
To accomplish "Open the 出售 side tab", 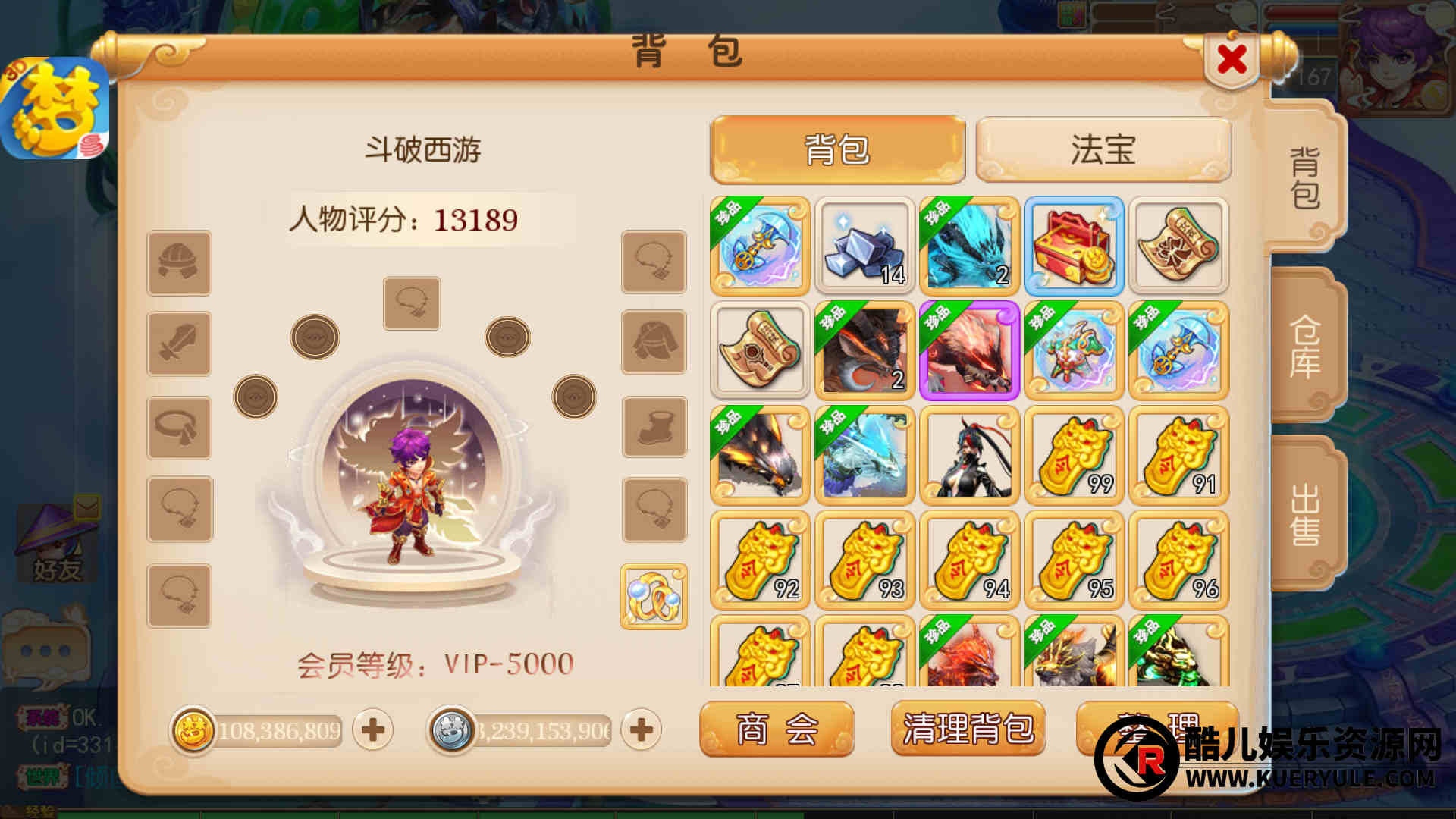I will (x=1305, y=515).
